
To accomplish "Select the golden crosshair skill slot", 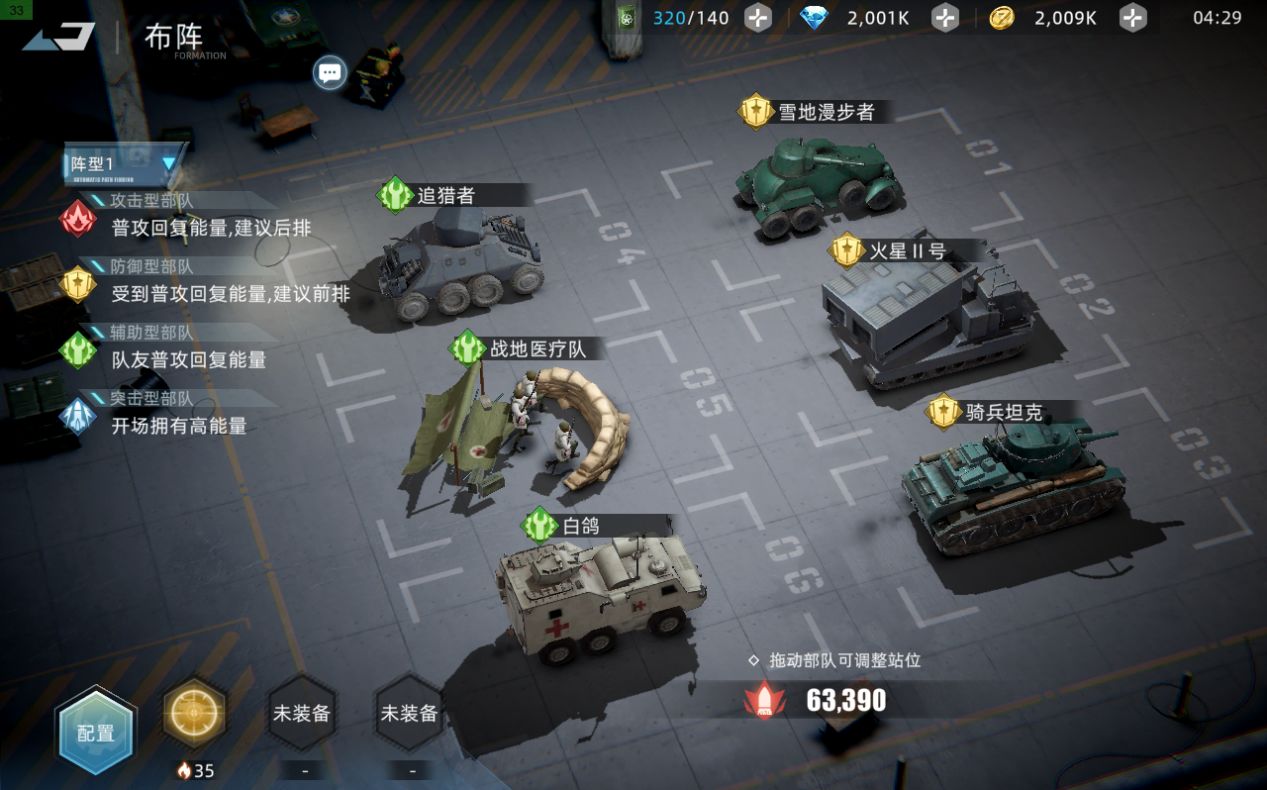I will click(x=194, y=713).
